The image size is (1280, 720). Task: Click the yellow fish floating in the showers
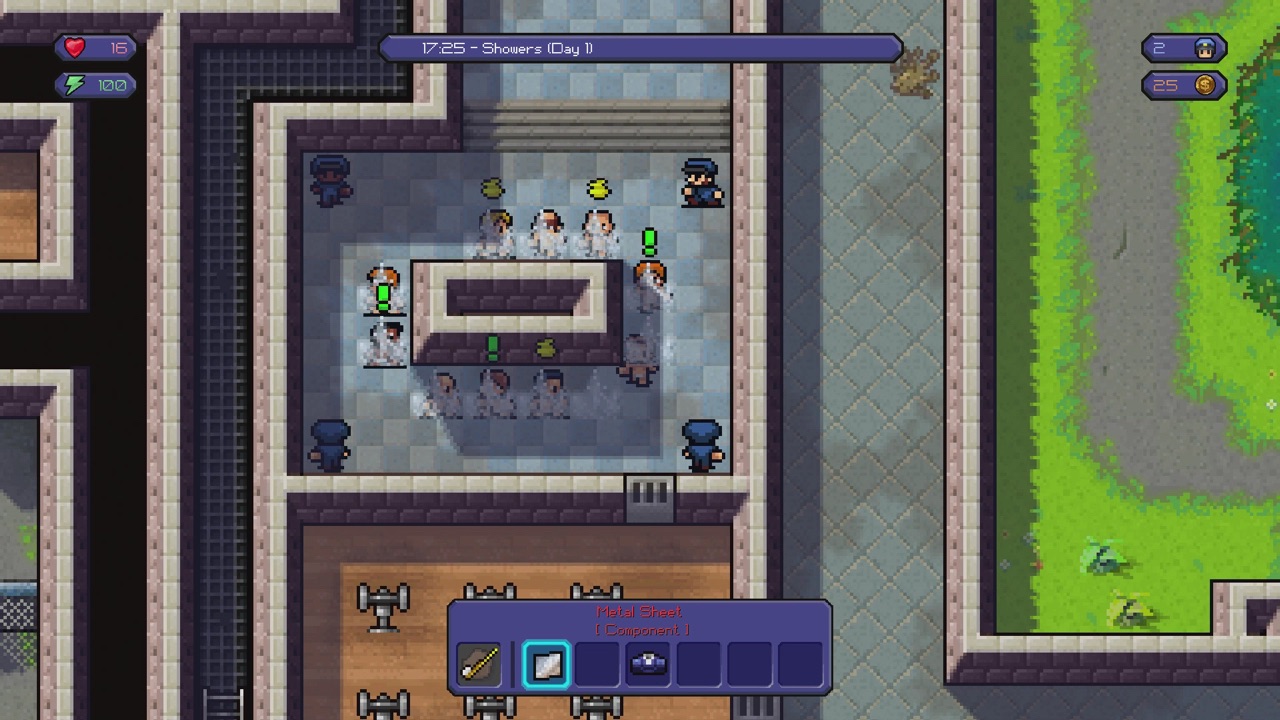(x=598, y=190)
